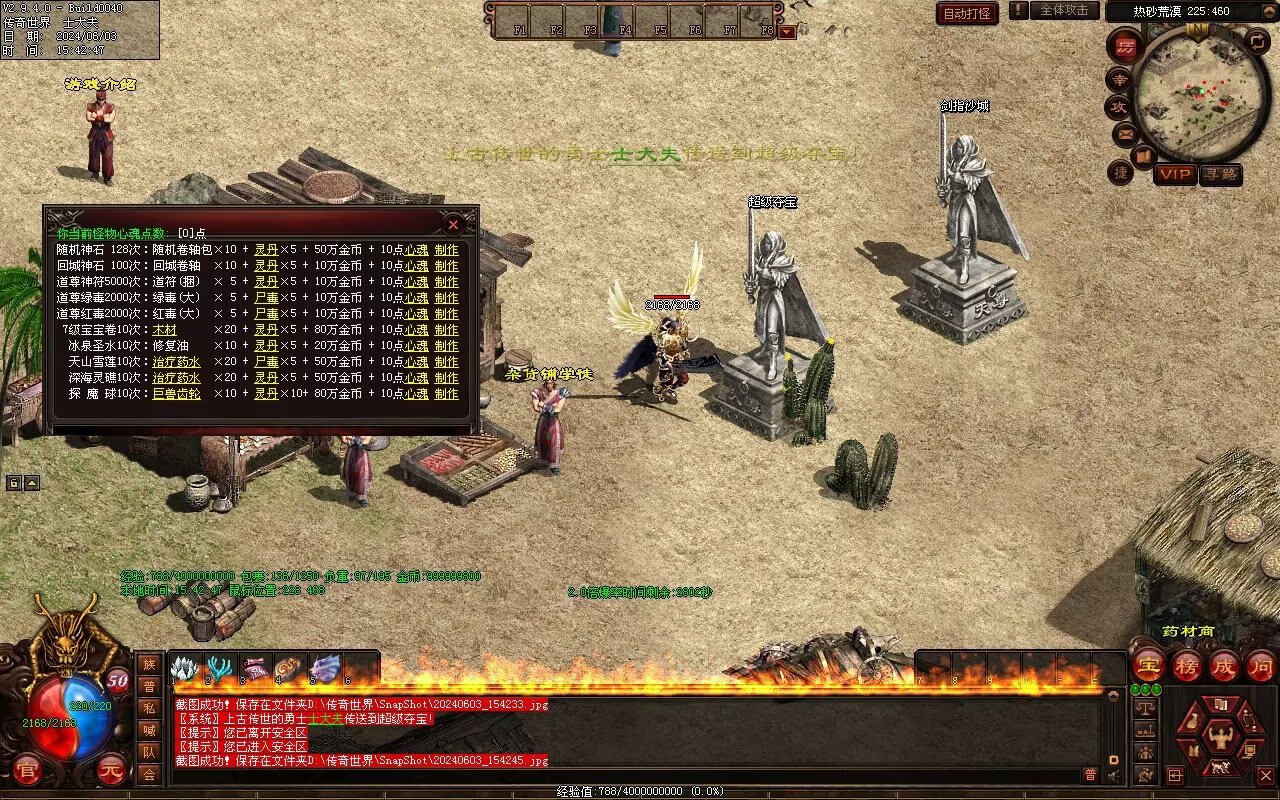Select the 队 team chat channel
Image resolution: width=1280 pixels, height=800 pixels.
click(x=149, y=752)
